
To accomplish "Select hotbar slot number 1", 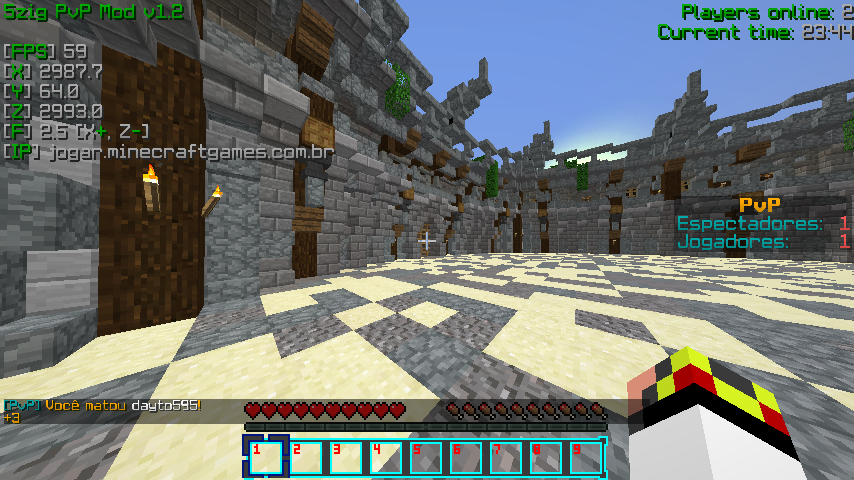I will click(x=266, y=457).
